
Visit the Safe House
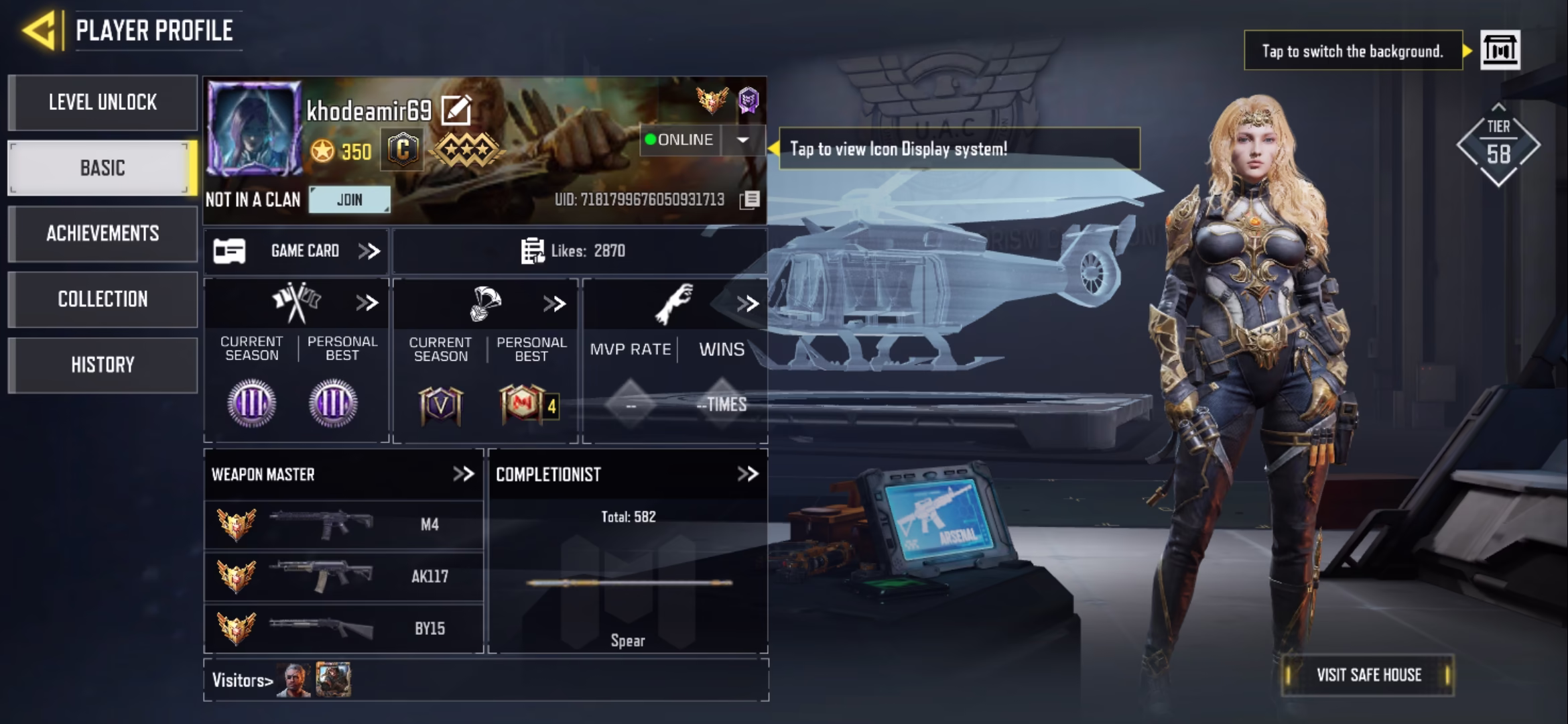1368,675
